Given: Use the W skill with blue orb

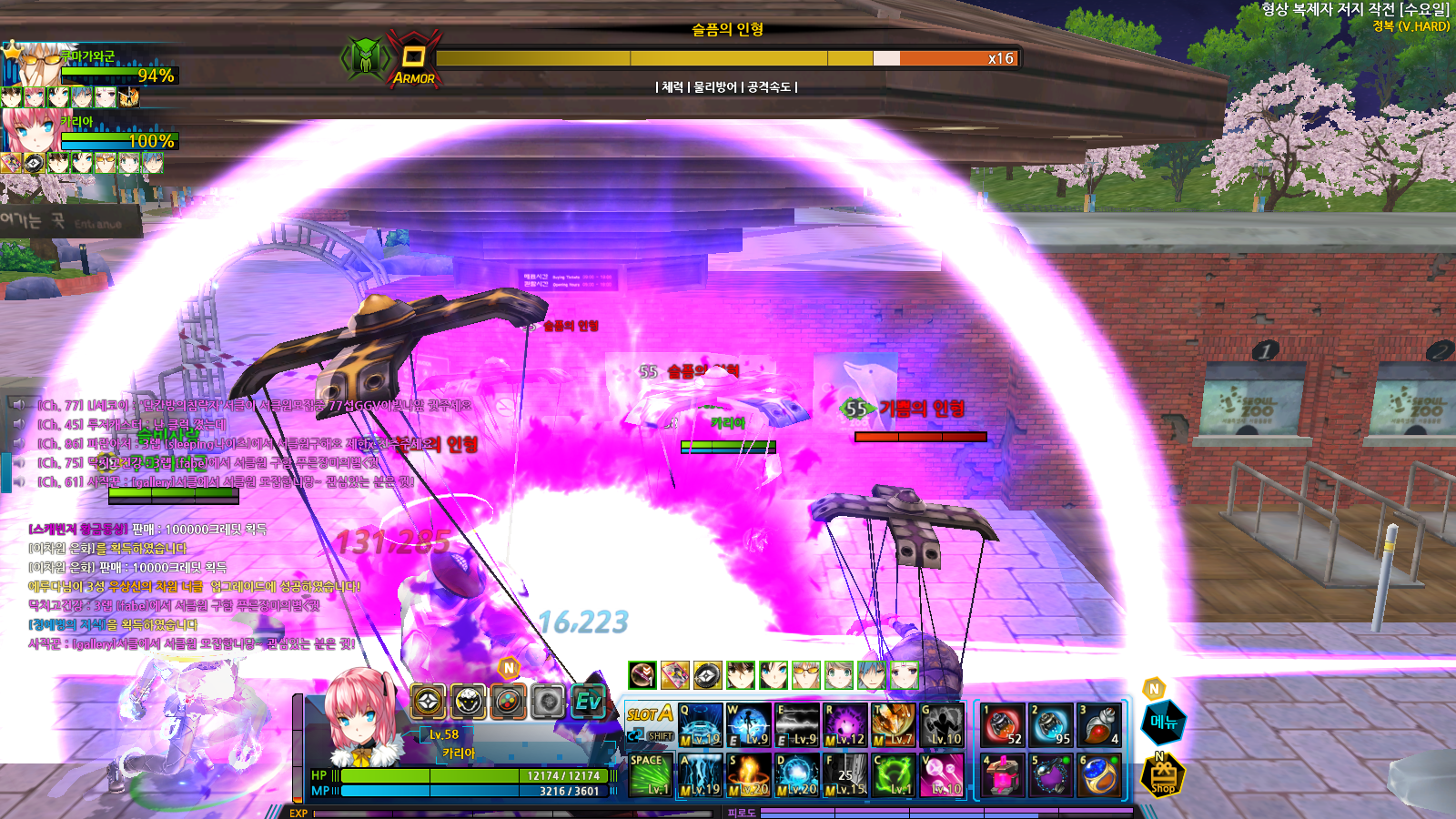Looking at the screenshot, I should coord(748,725).
